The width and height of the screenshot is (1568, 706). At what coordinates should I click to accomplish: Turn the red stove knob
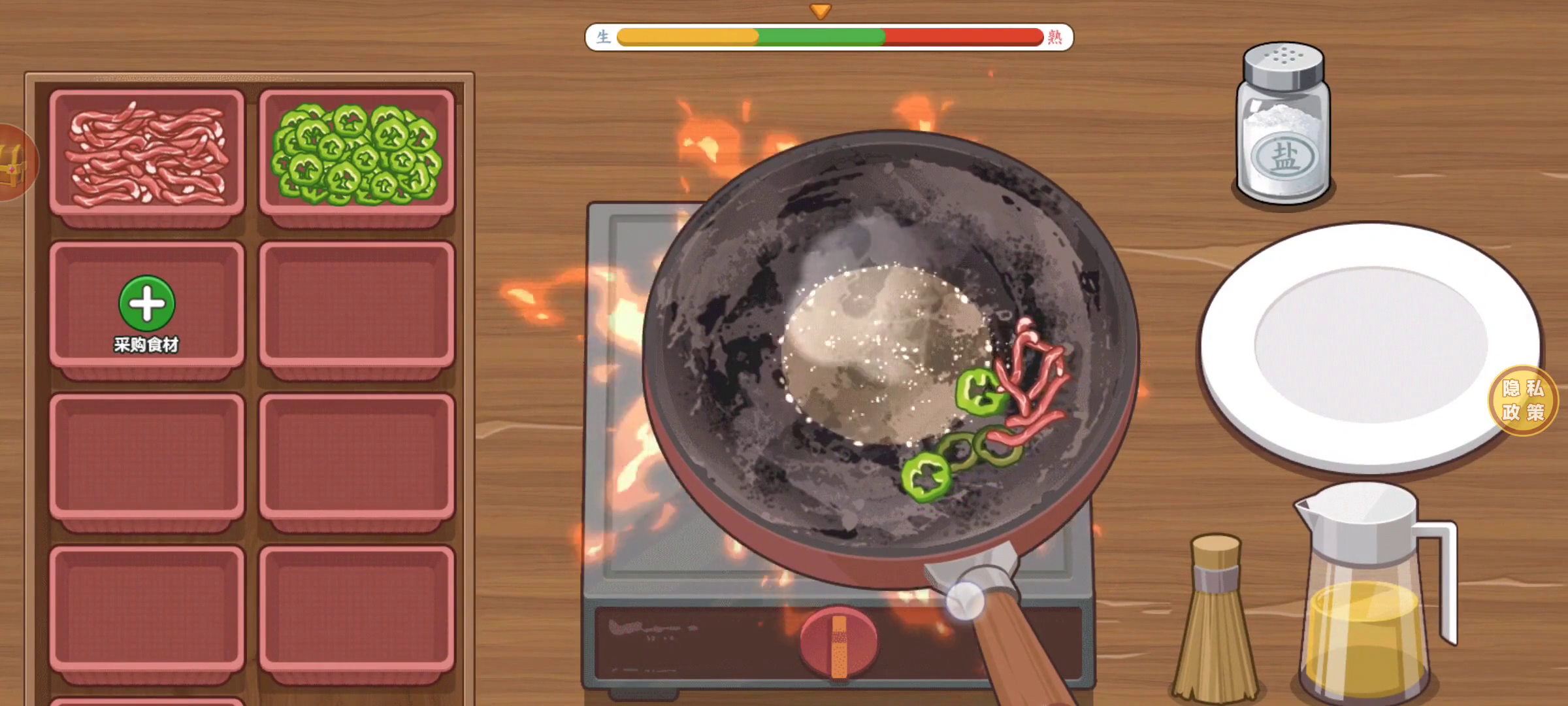838,643
